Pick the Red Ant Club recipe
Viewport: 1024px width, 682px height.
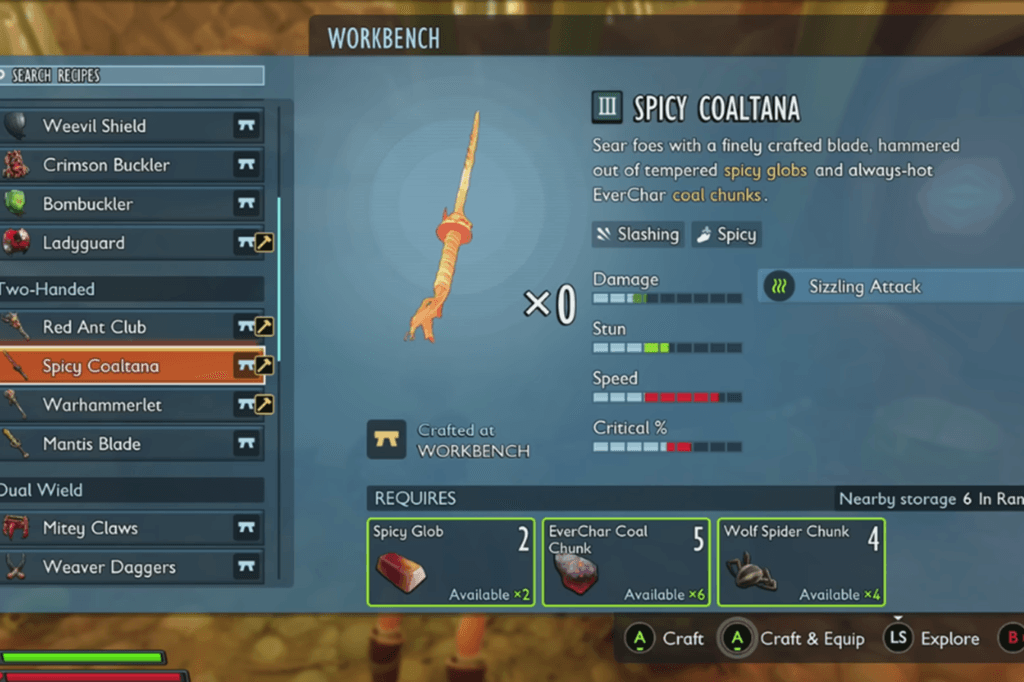pos(132,327)
